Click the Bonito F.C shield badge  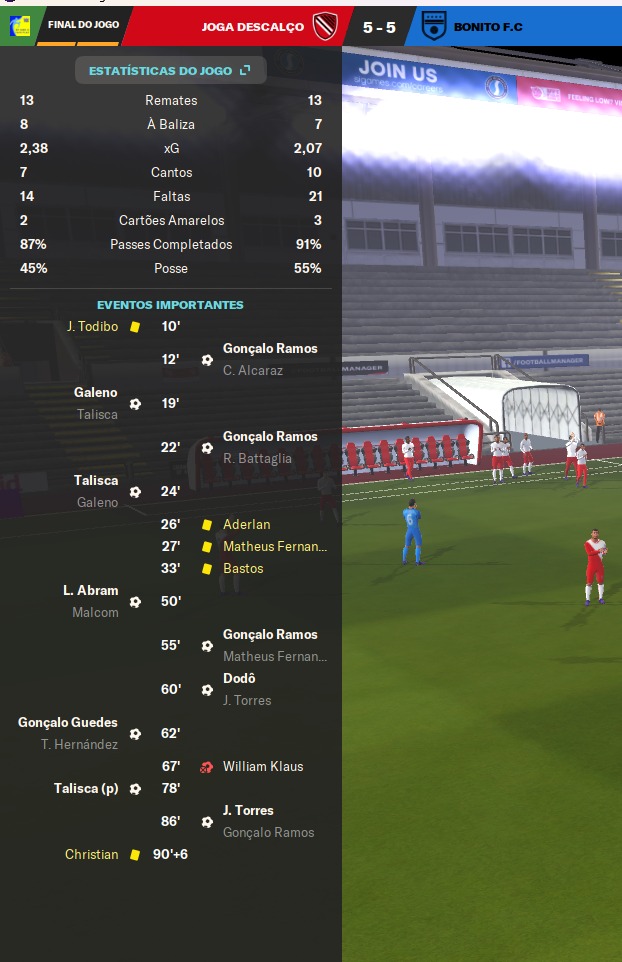tap(435, 26)
